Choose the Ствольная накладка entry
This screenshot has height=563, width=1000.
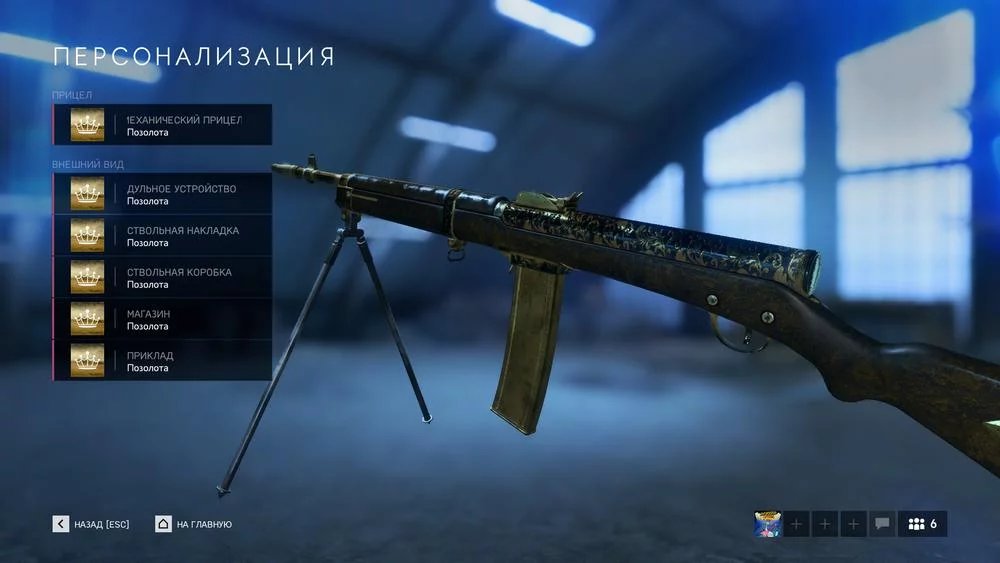162,236
